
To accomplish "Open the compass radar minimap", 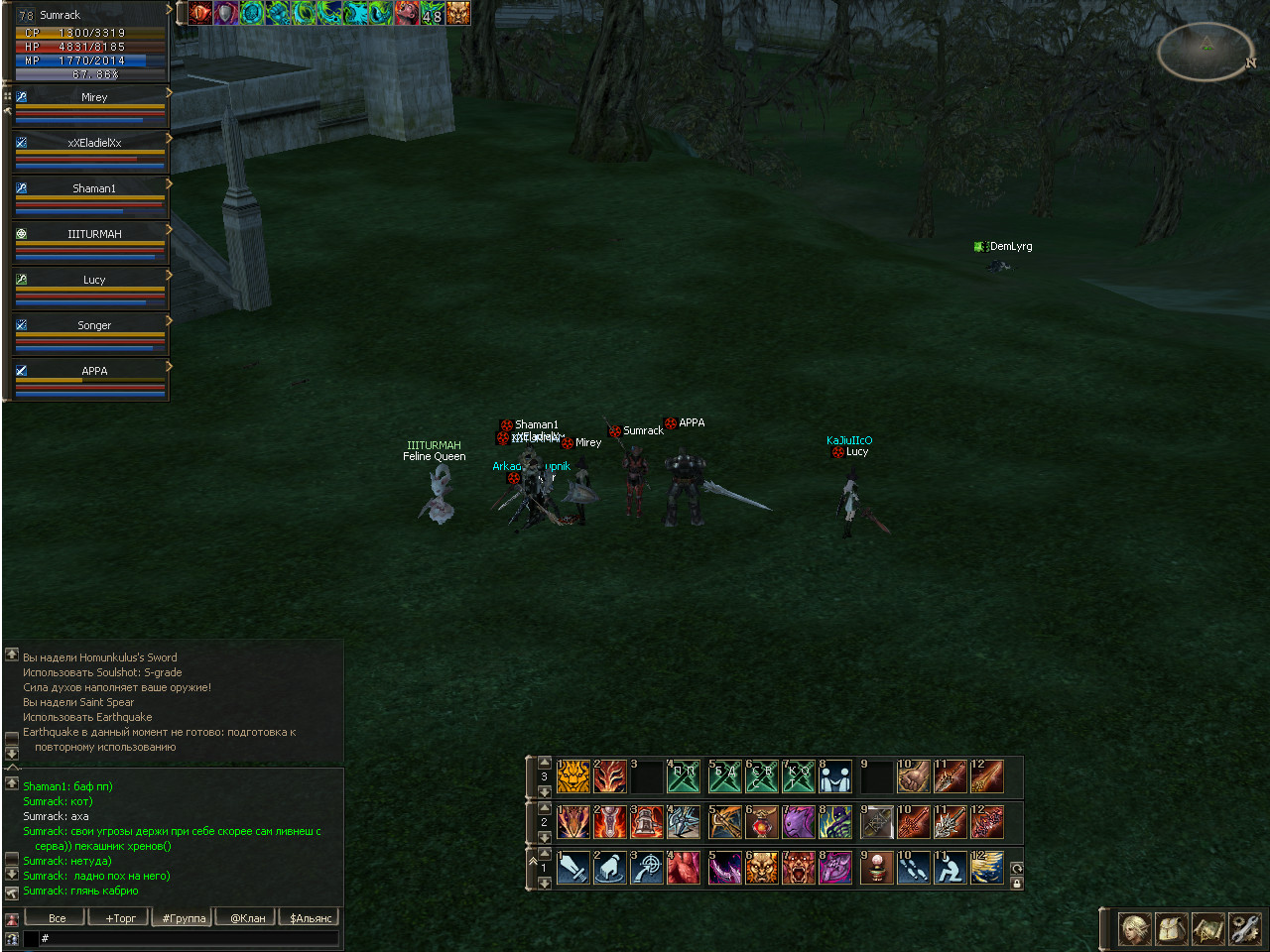I will coord(1206,50).
